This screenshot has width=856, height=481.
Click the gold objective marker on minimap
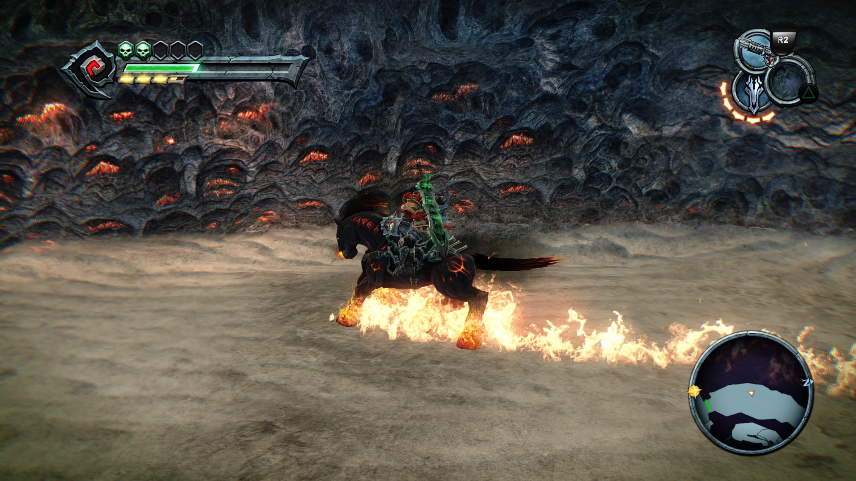695,390
